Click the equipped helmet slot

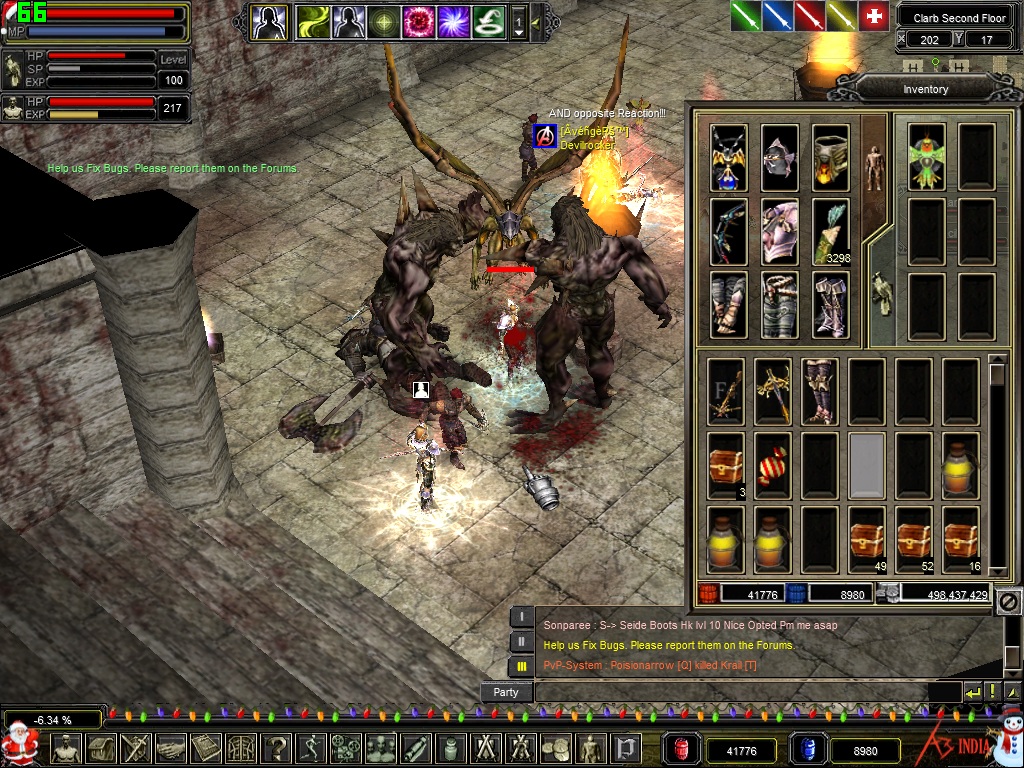click(x=780, y=158)
